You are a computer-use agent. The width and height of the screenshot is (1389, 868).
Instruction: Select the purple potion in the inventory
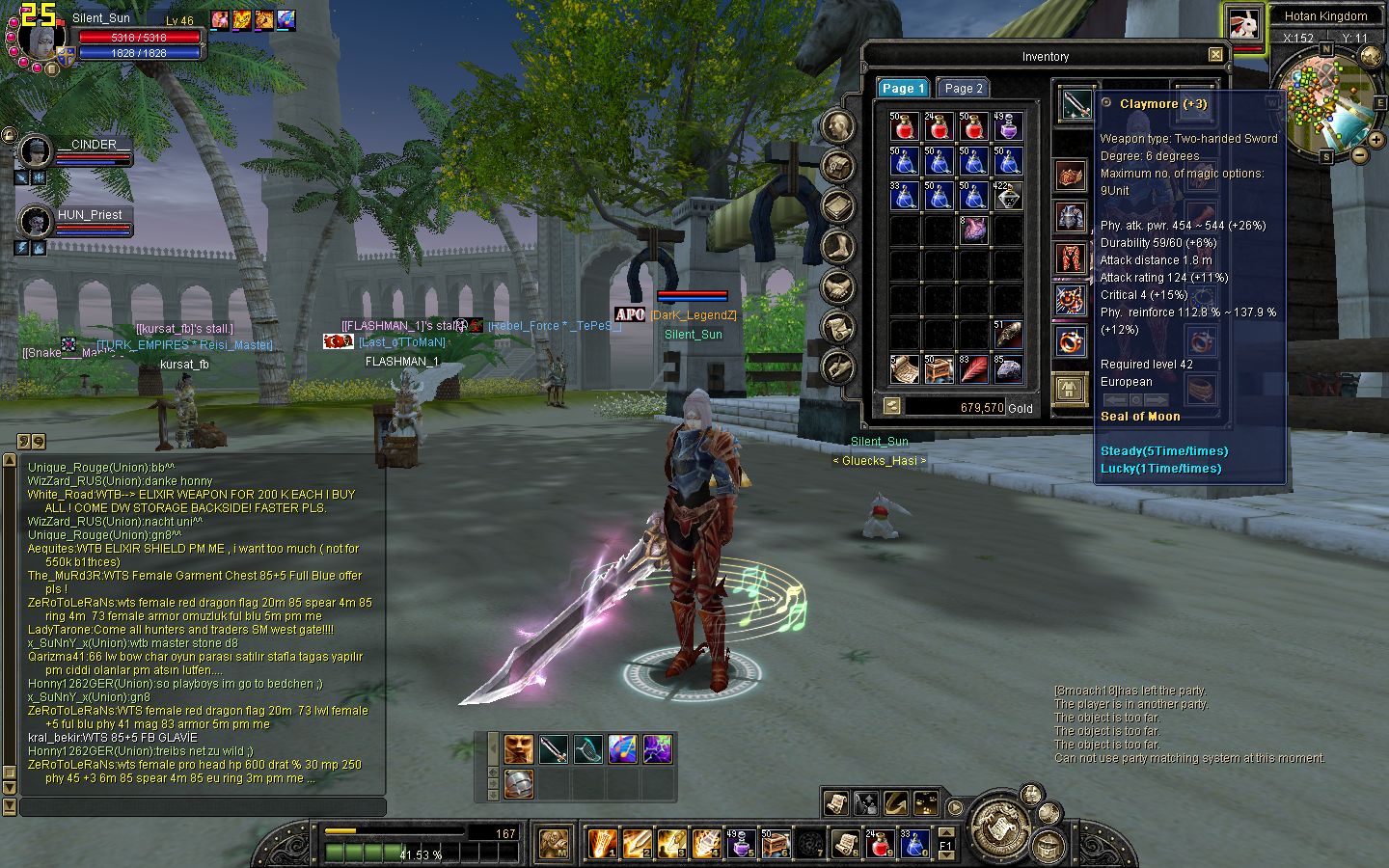[1008, 126]
